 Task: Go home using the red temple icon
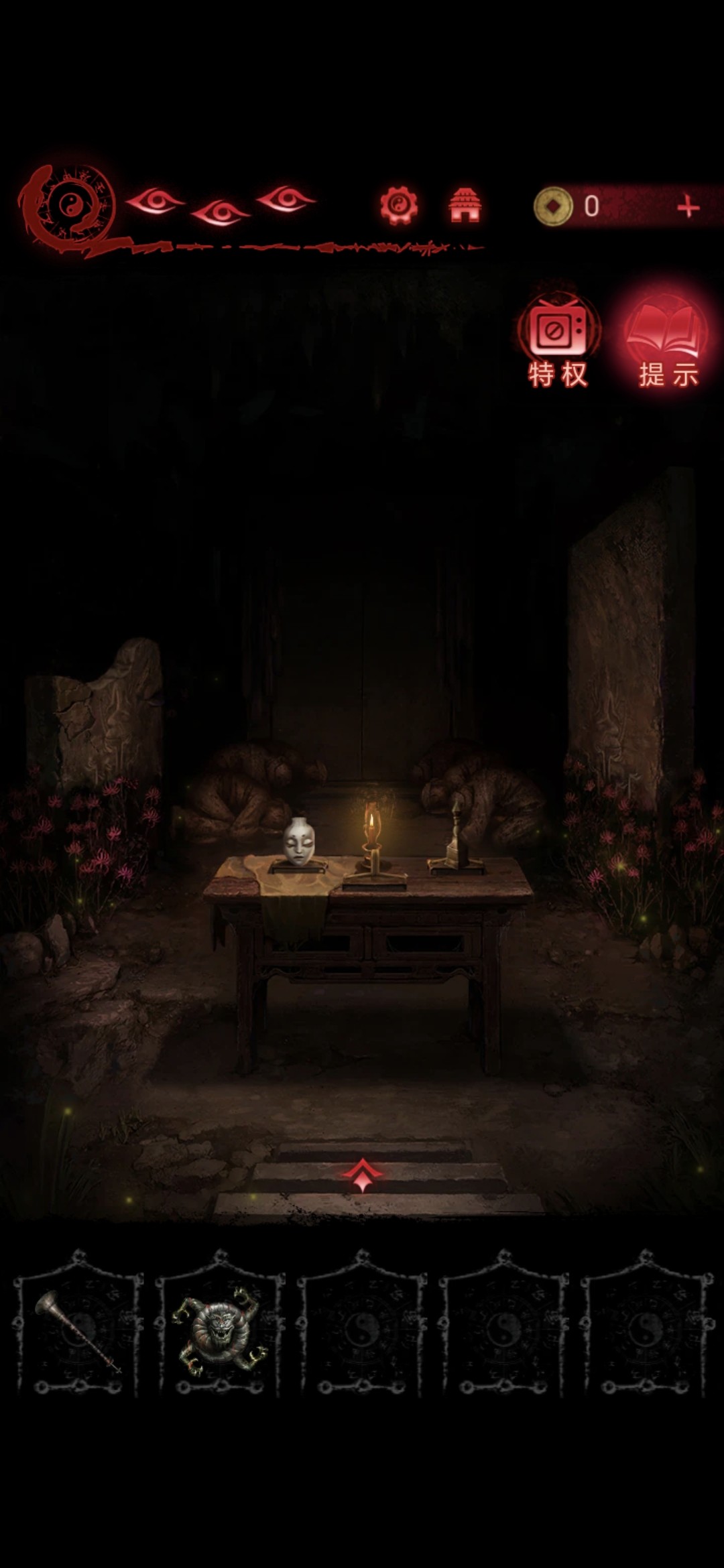coord(465,205)
